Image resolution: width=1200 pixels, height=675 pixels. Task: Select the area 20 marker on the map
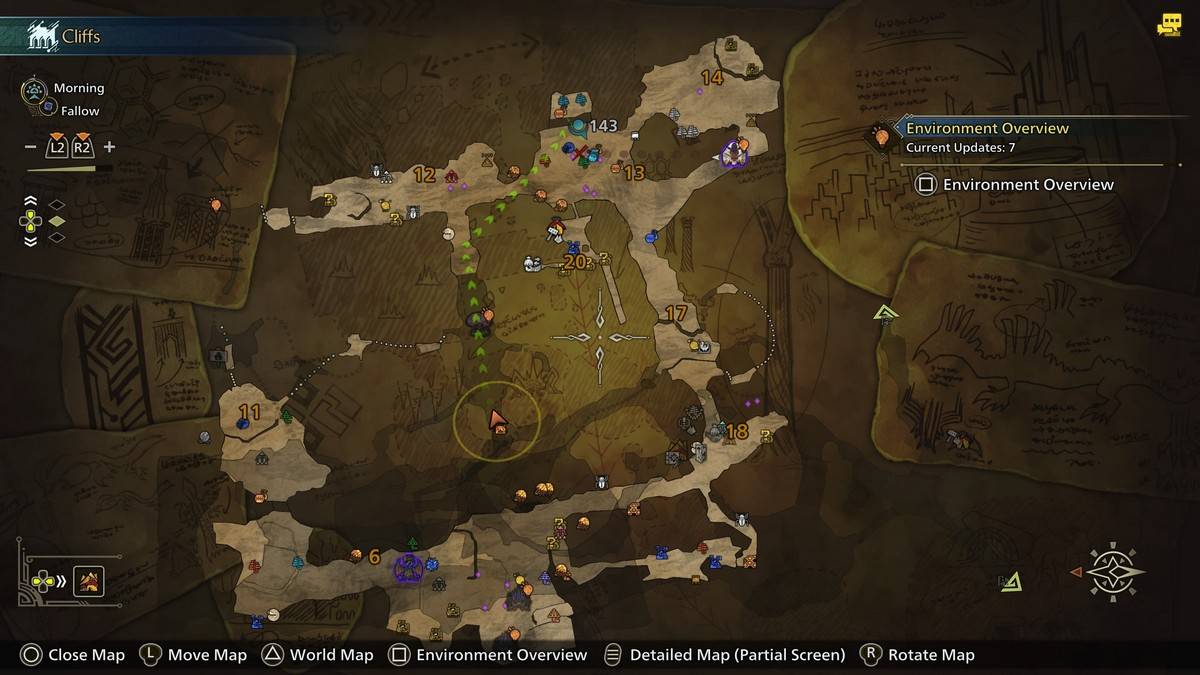[574, 263]
